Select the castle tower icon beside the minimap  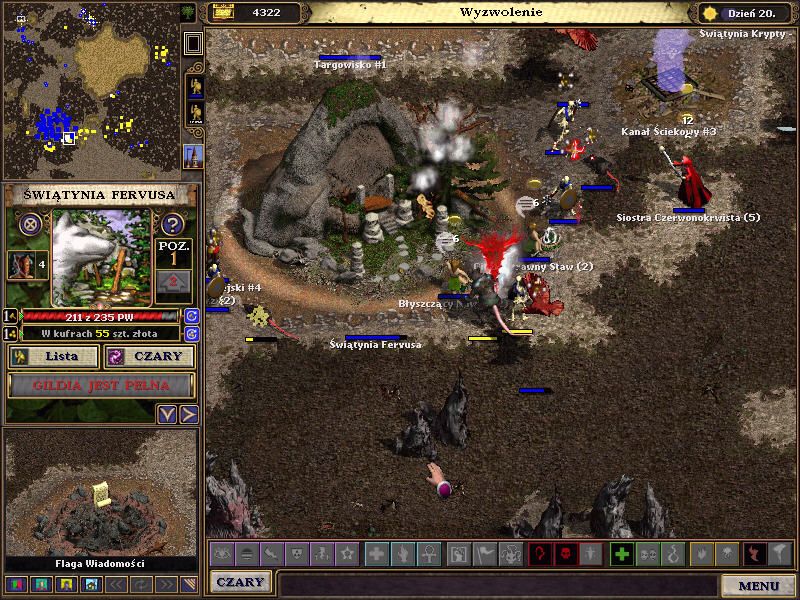(x=194, y=156)
